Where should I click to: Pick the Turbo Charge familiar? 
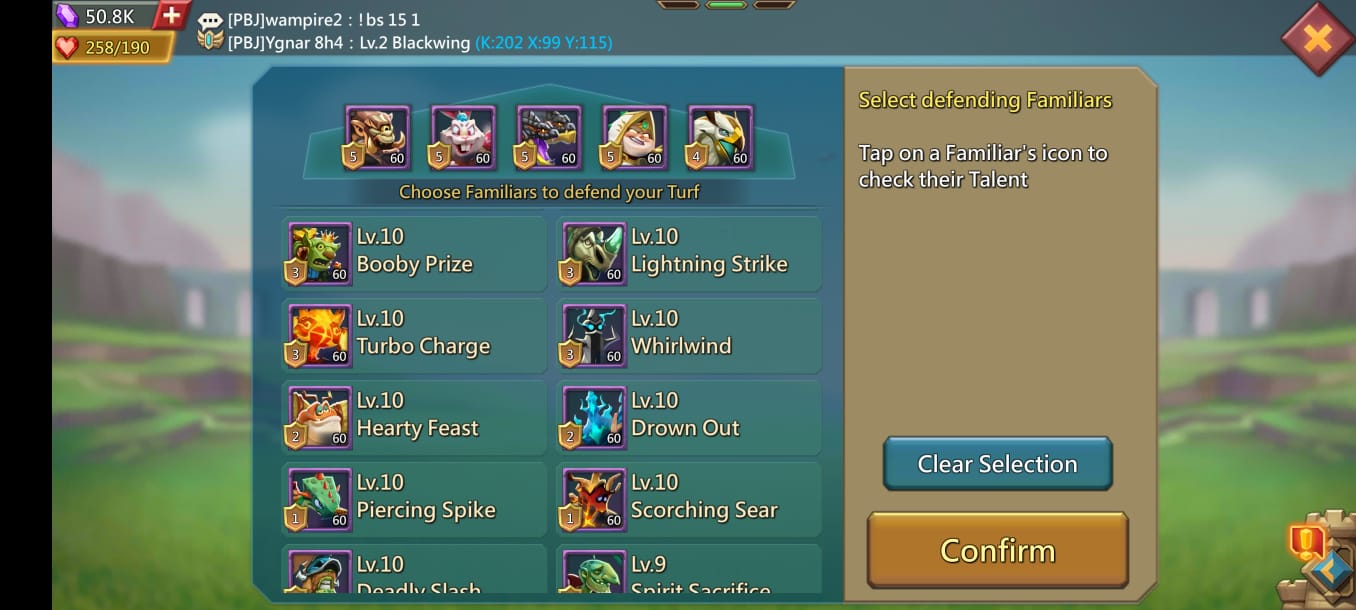click(x=414, y=336)
